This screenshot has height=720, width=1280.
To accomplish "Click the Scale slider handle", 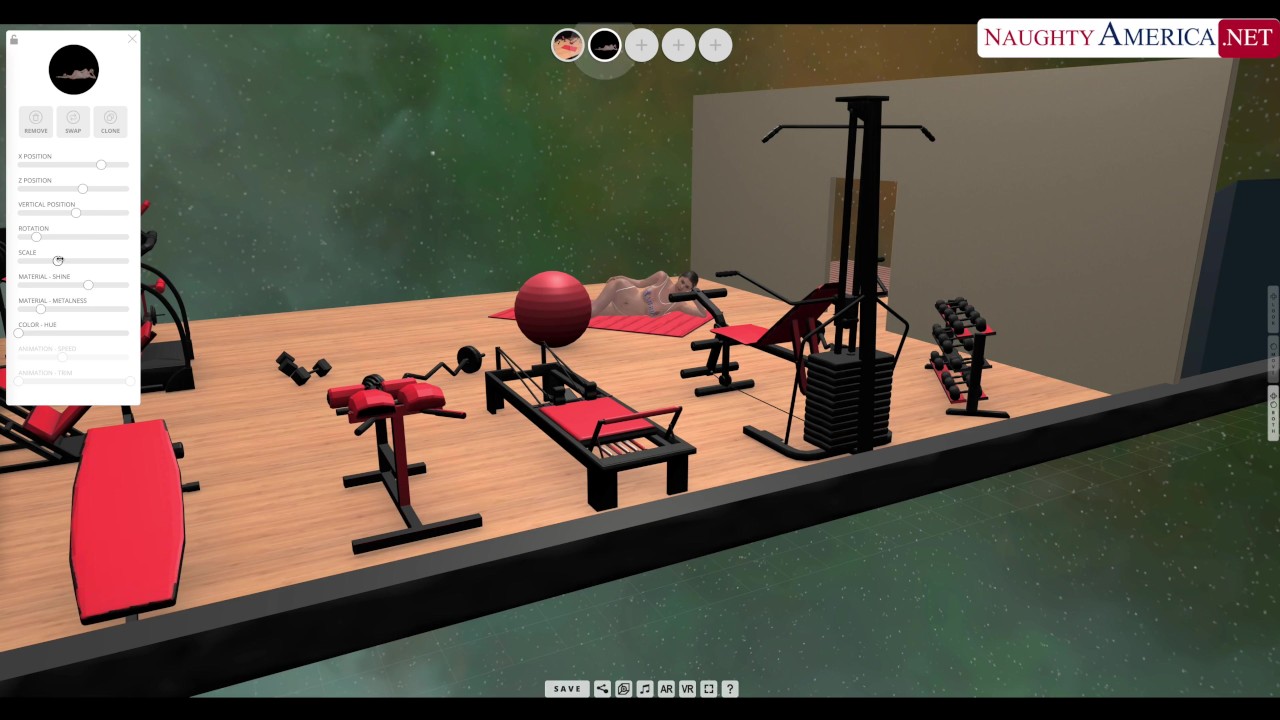I will (58, 261).
